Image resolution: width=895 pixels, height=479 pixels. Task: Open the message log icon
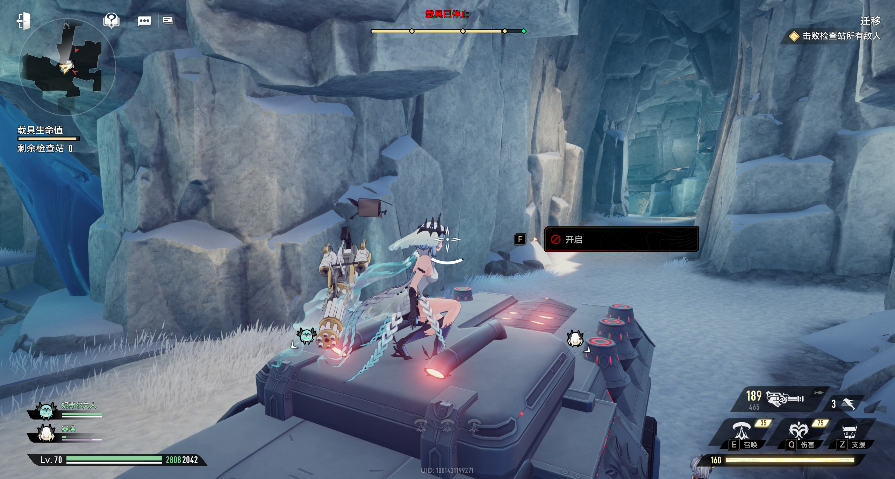pyautogui.click(x=167, y=19)
